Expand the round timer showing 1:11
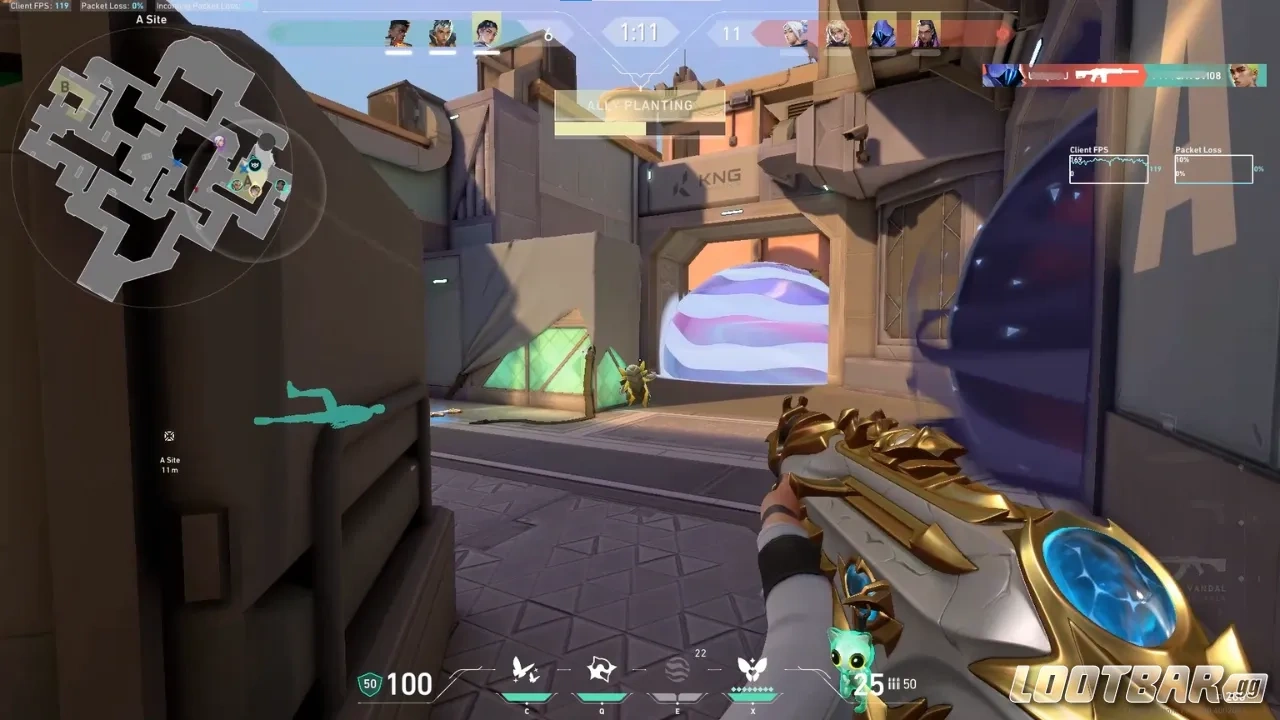 [639, 32]
